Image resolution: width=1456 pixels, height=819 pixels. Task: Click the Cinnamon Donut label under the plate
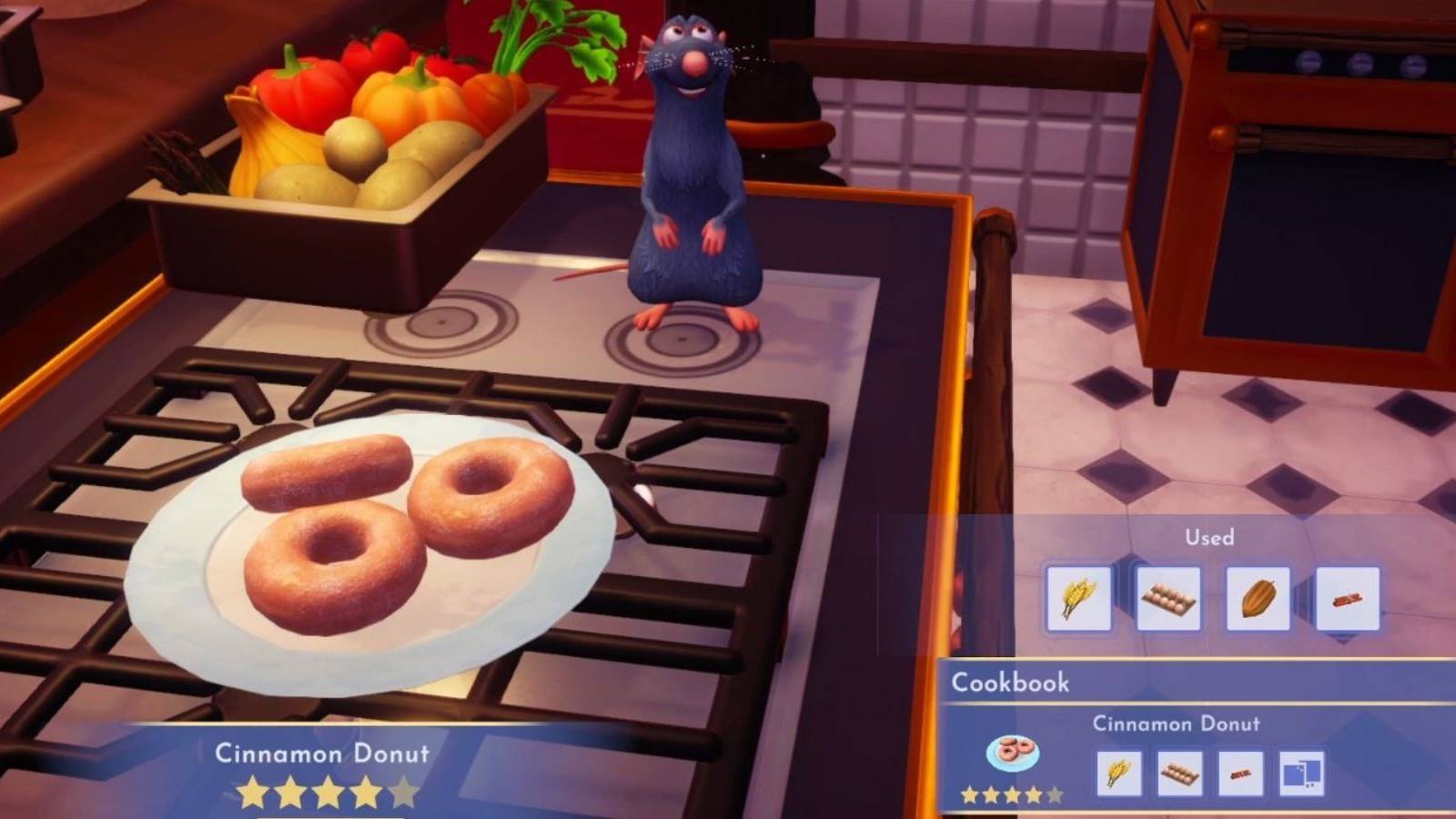[x=322, y=753]
